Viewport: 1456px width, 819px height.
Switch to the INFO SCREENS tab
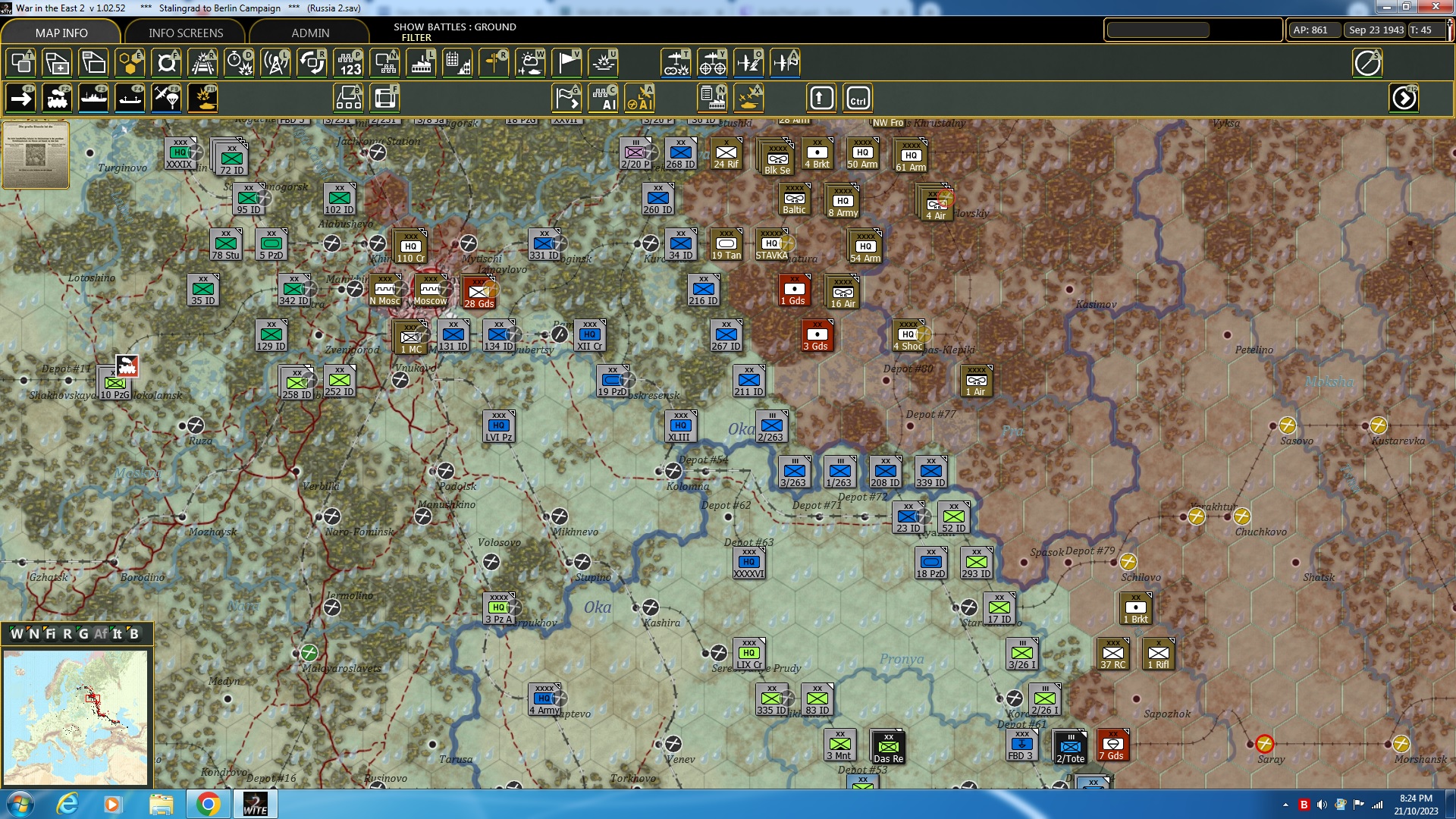tap(184, 33)
